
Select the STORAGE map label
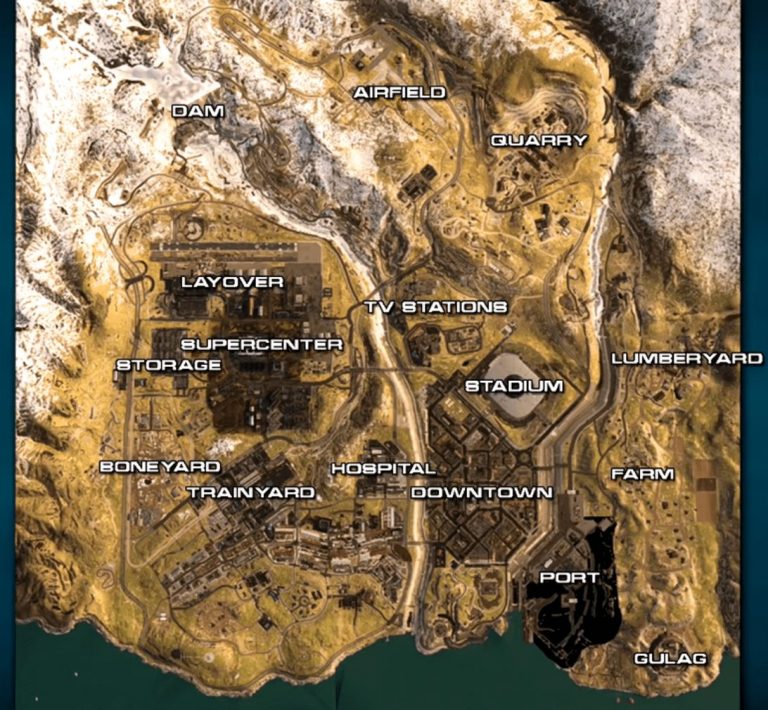click(168, 365)
